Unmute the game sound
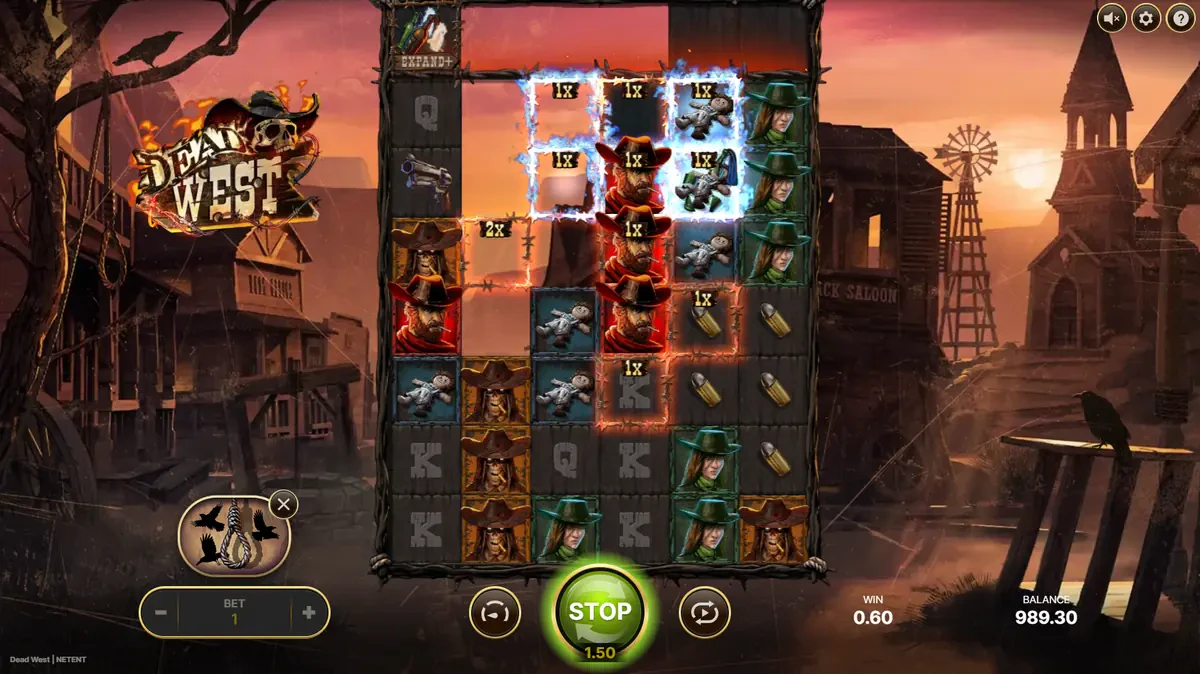1200x674 pixels. click(x=1112, y=18)
